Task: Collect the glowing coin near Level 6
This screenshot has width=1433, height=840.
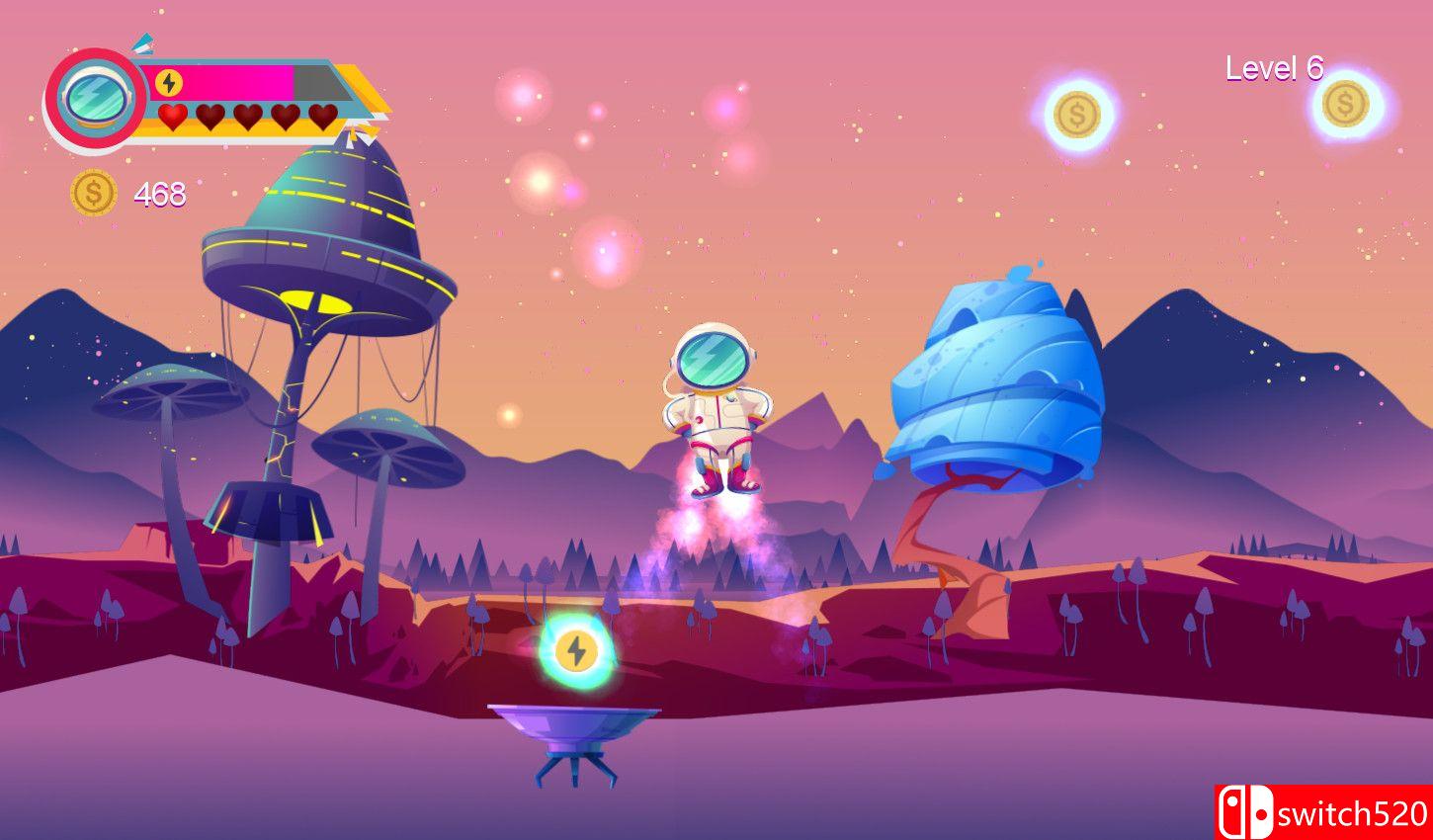Action: [x=1076, y=112]
